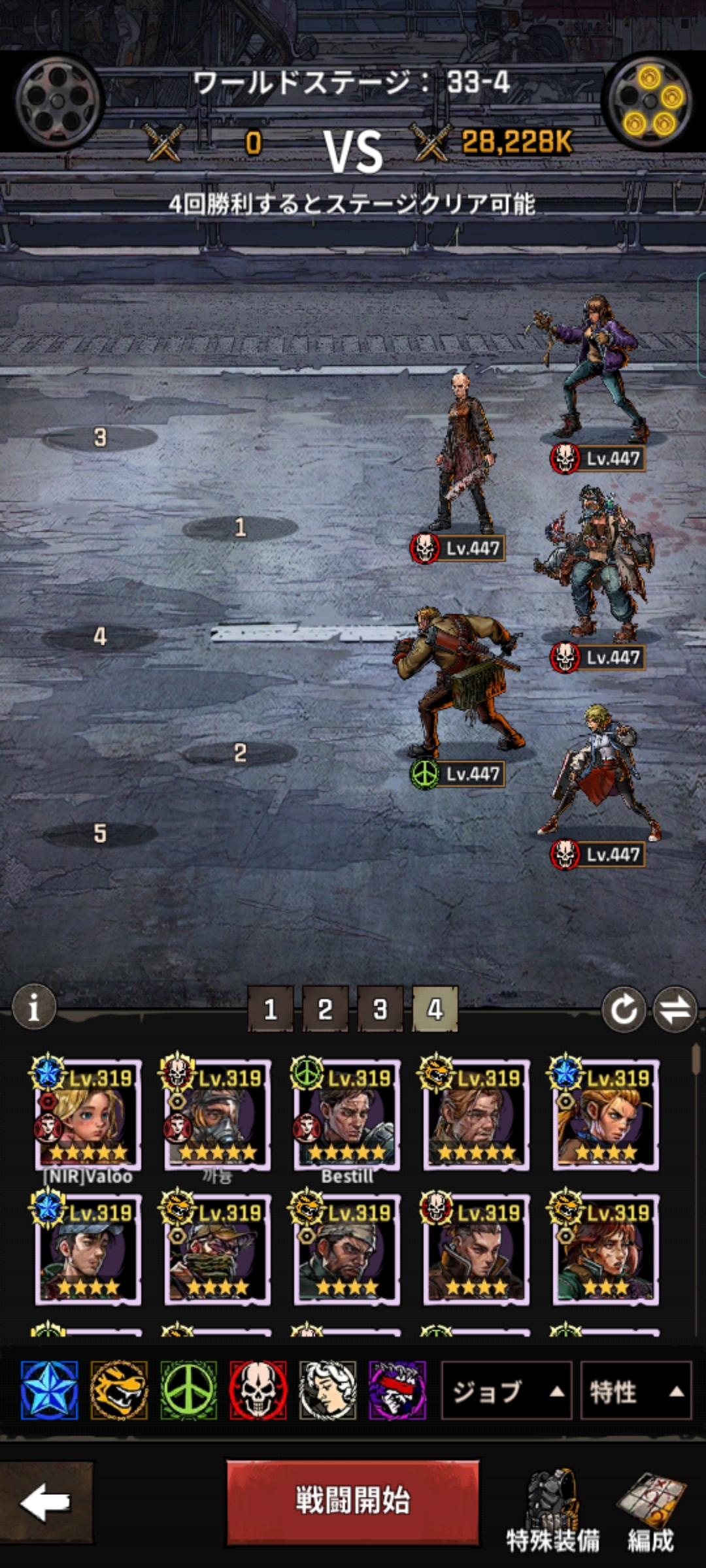
Task: Start the battle with 戦闘開始 button
Action: tap(352, 1501)
